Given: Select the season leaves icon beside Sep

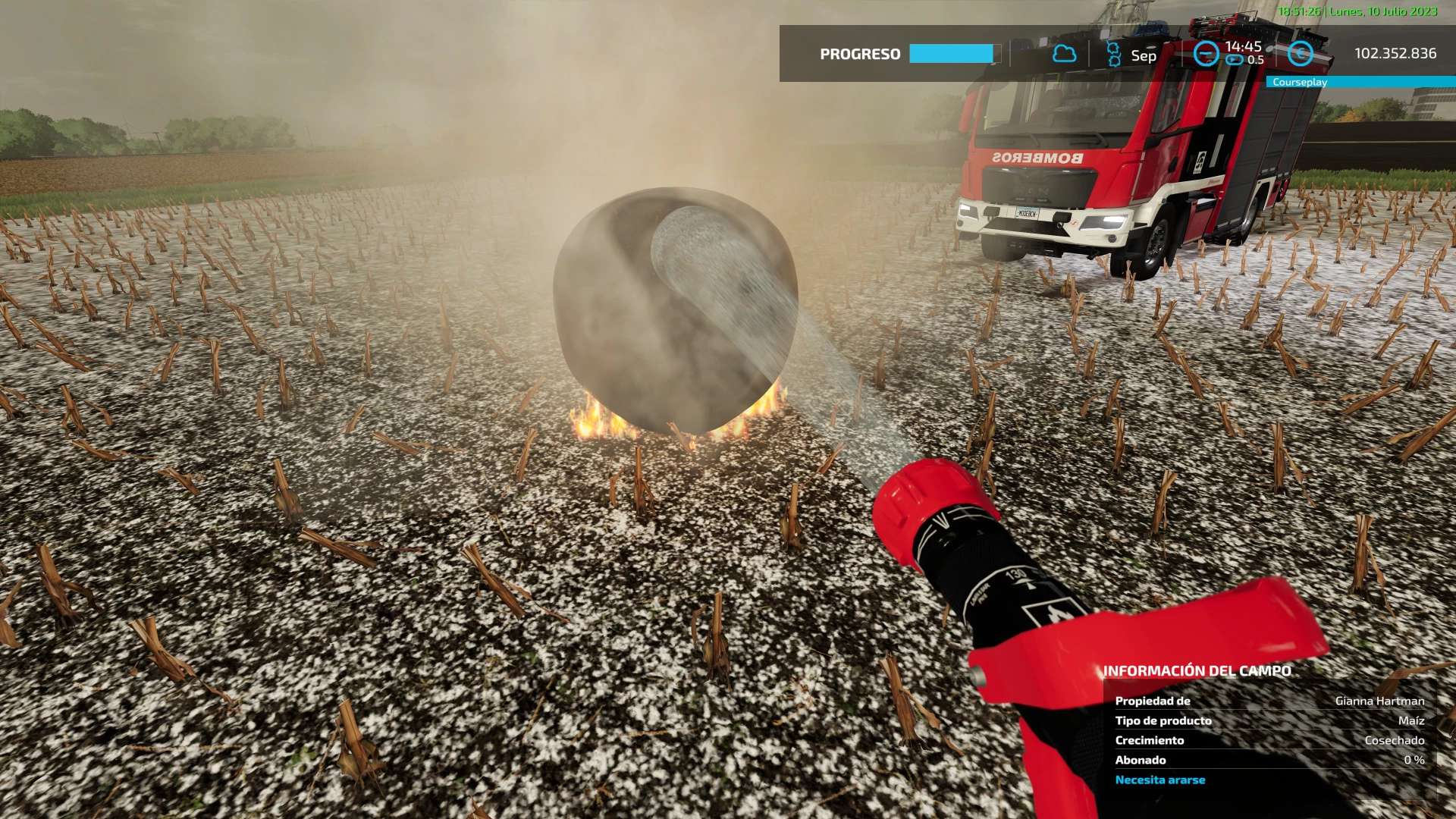Looking at the screenshot, I should point(1113,55).
